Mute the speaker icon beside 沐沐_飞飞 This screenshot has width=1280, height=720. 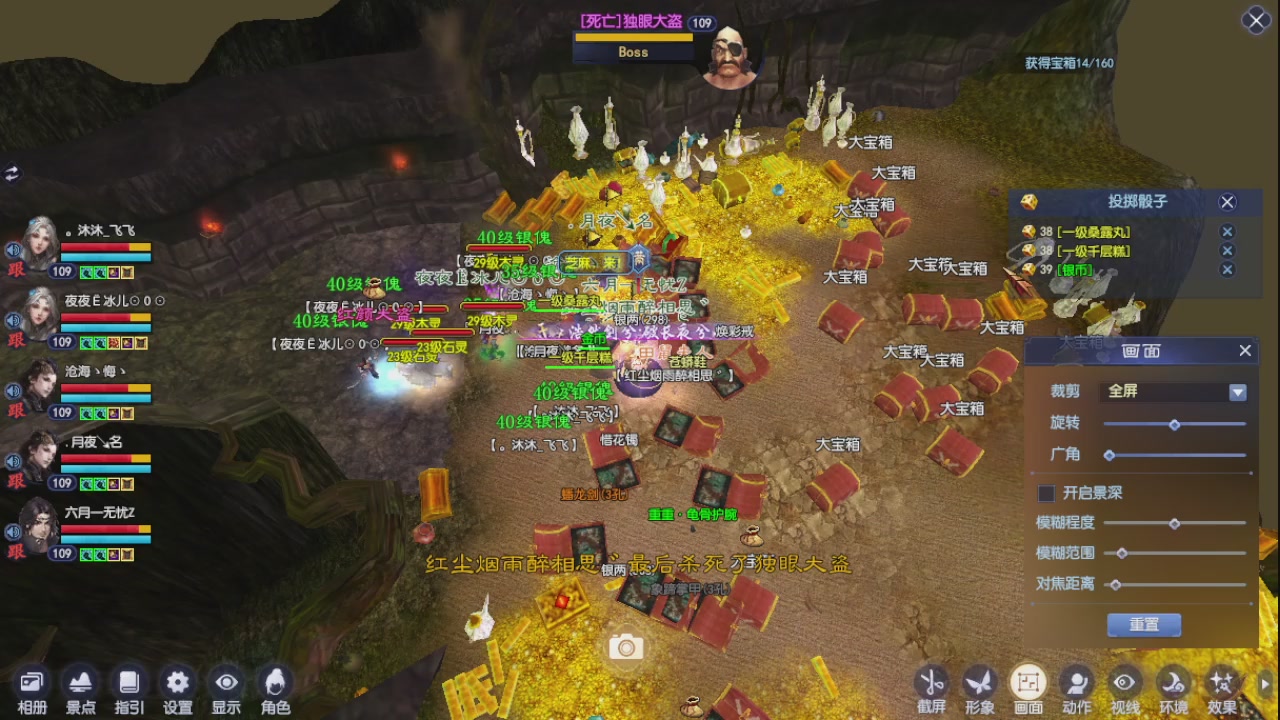tap(10, 248)
